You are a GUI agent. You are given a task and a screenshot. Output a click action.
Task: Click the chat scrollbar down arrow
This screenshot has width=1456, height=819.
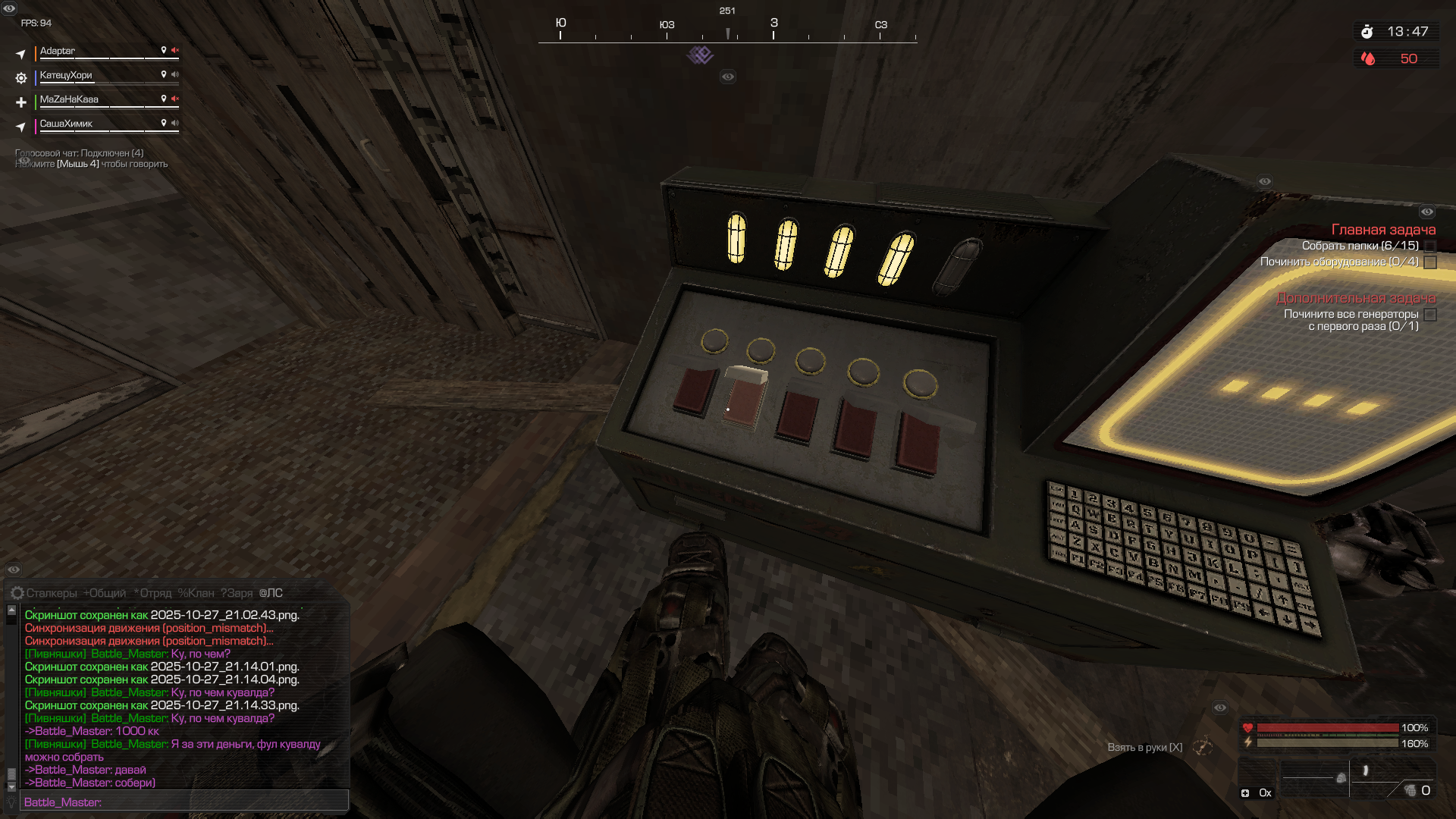pos(11,785)
